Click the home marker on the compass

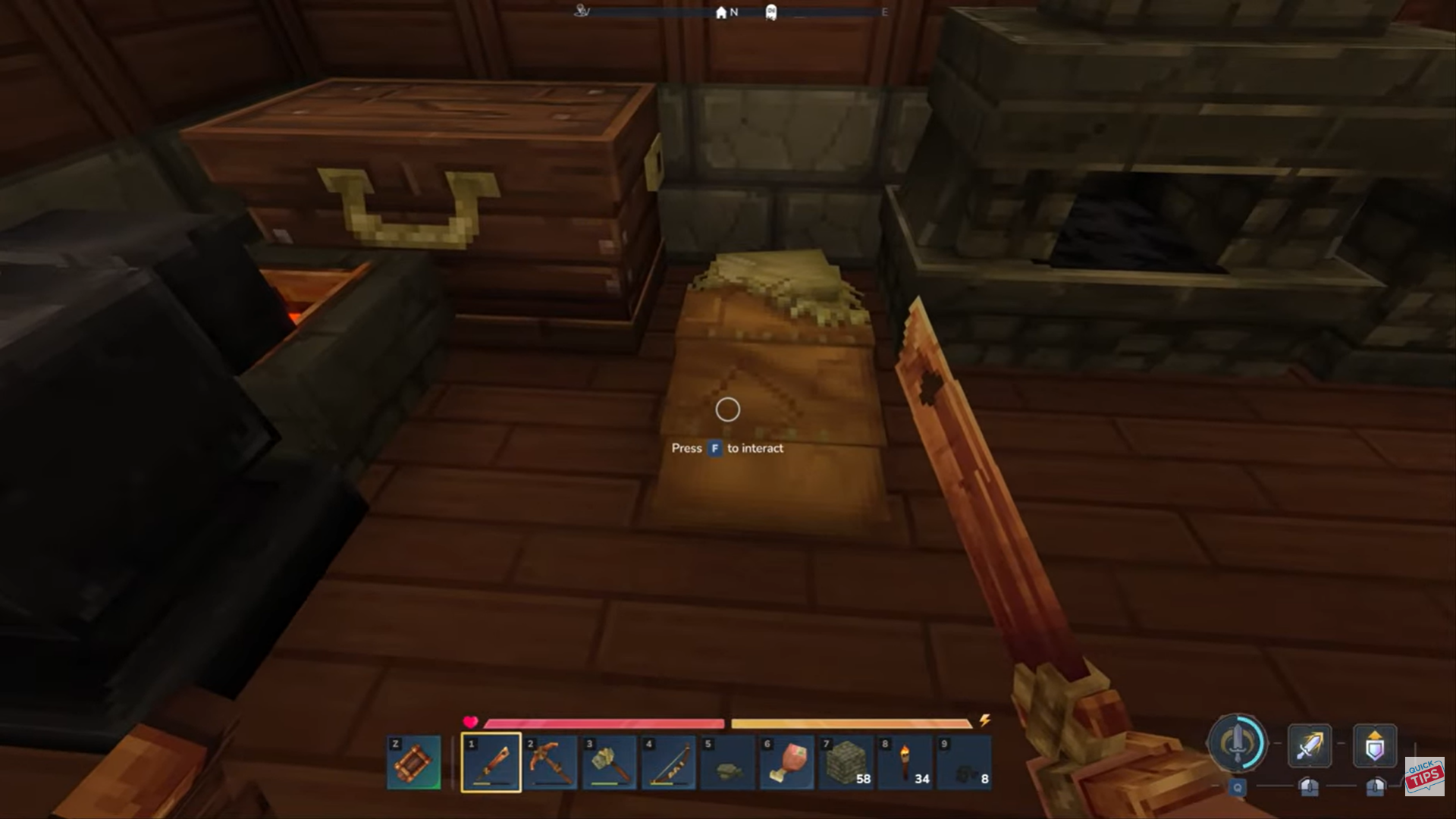pos(720,13)
